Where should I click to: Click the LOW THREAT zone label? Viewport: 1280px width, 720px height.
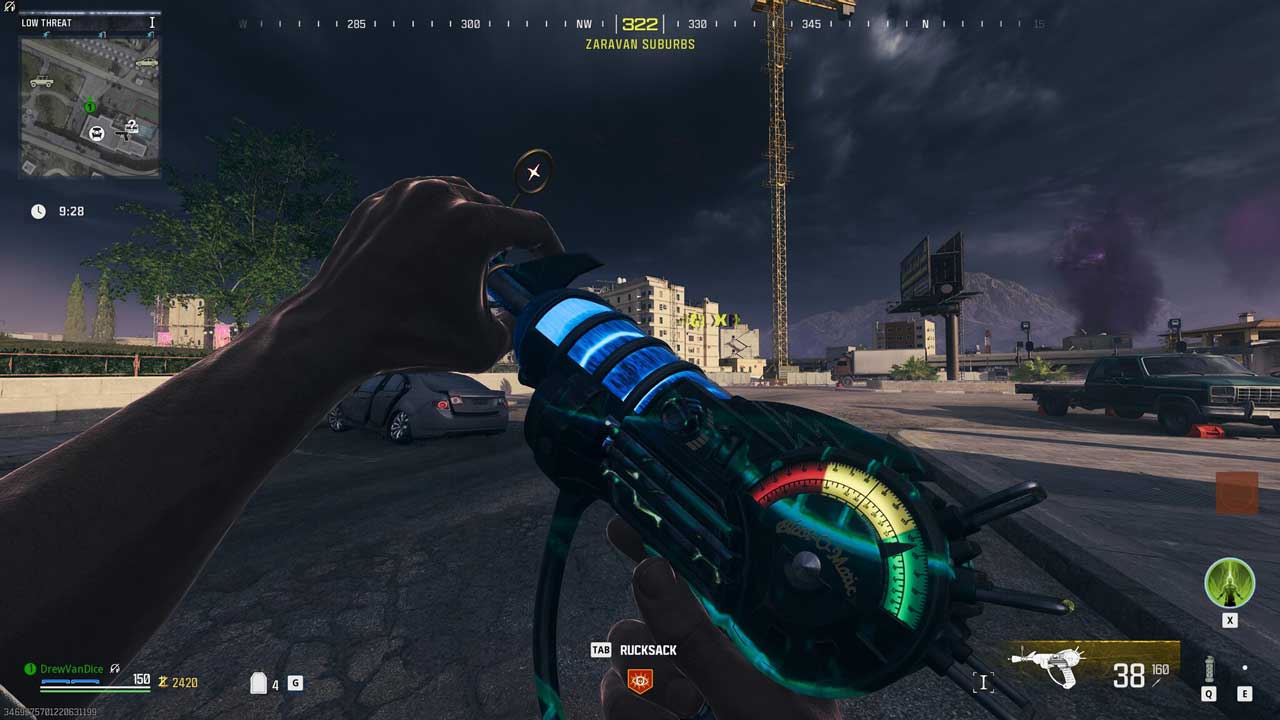pos(47,22)
